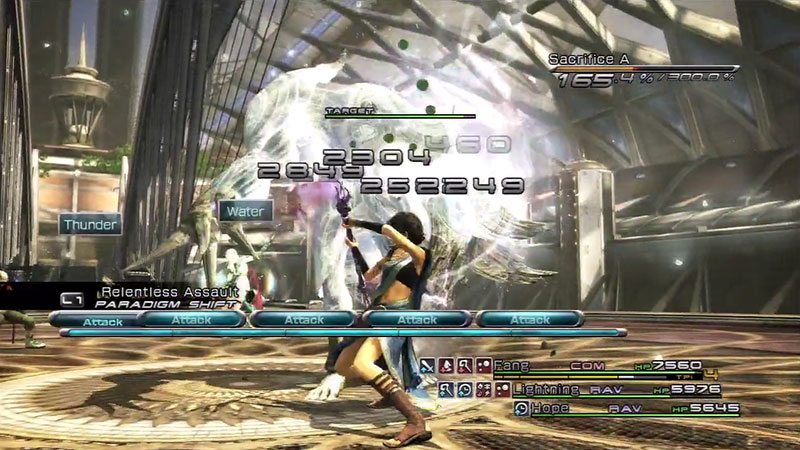Choose Lightning in the party list

548,389
